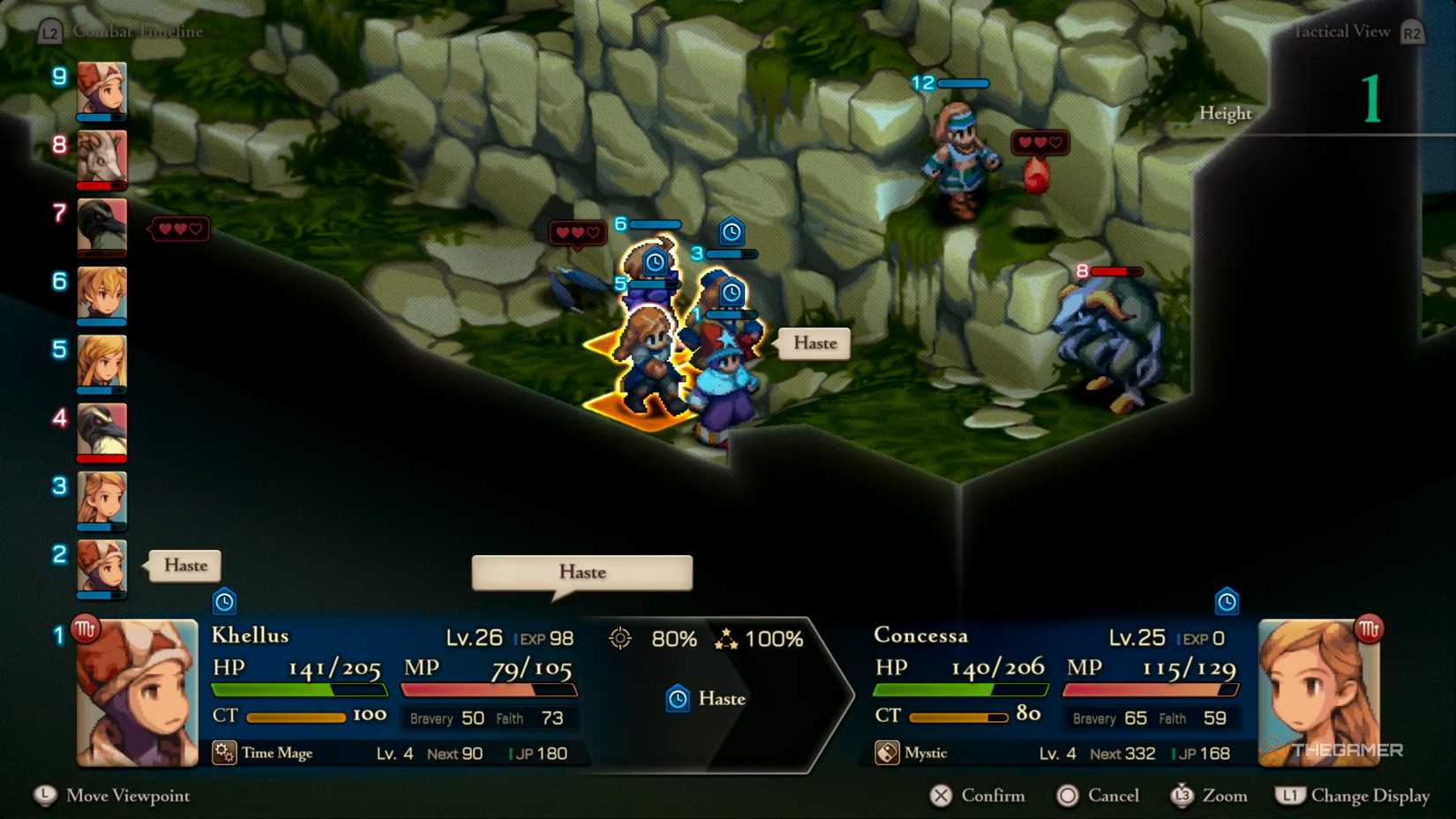Open Khellus's large character portrait

[138, 694]
